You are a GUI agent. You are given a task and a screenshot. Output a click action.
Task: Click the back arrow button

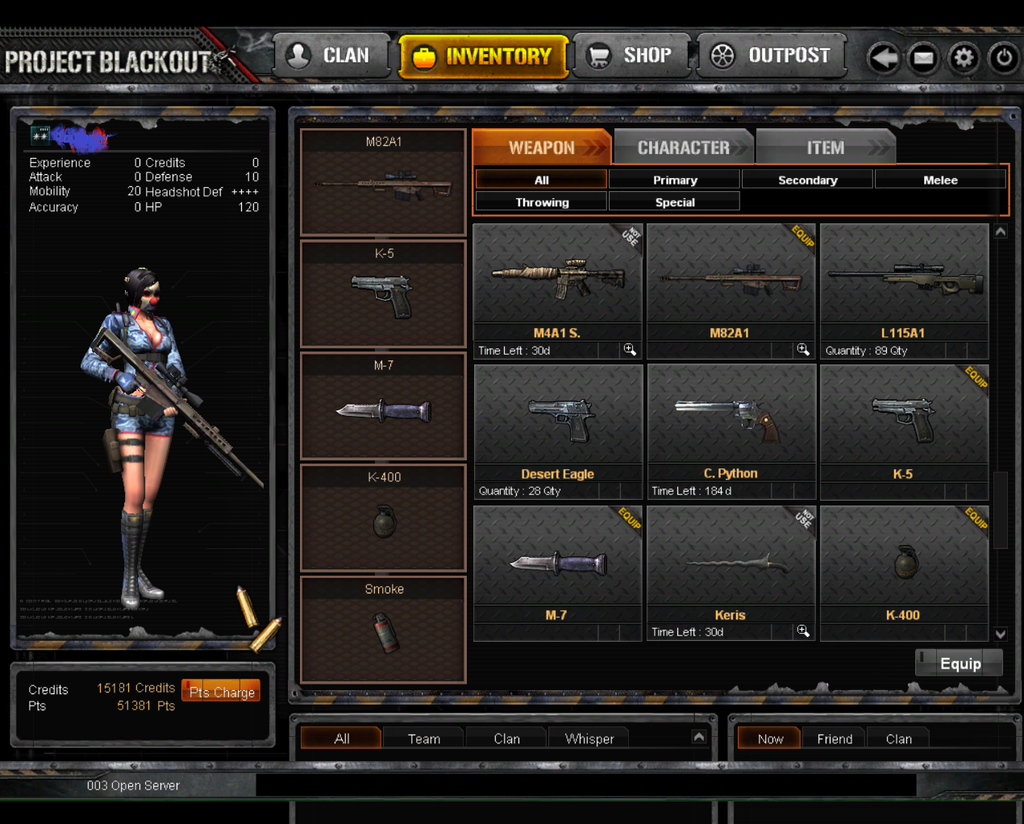click(884, 58)
